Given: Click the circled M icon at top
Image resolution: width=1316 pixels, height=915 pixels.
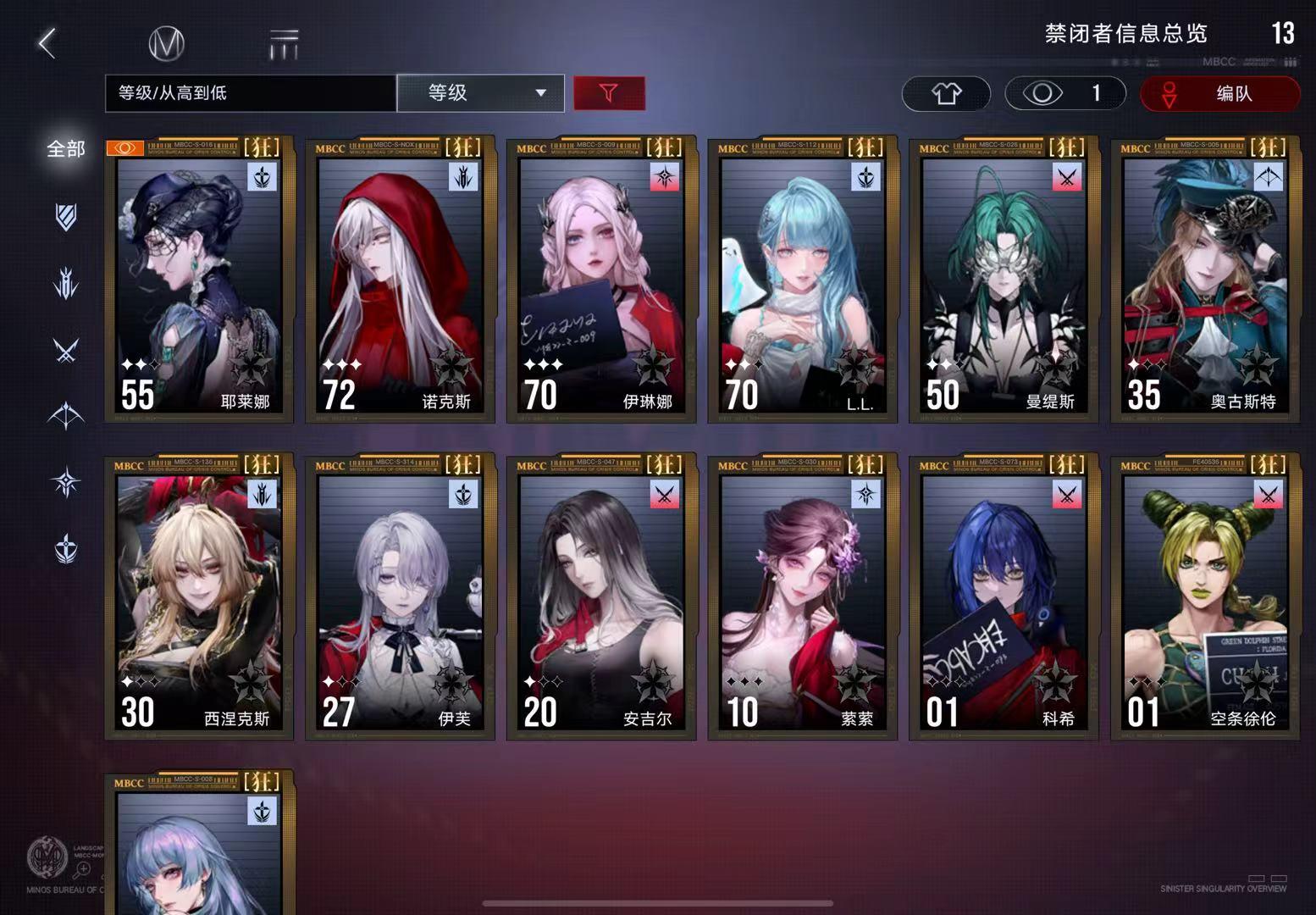Looking at the screenshot, I should (x=168, y=44).
